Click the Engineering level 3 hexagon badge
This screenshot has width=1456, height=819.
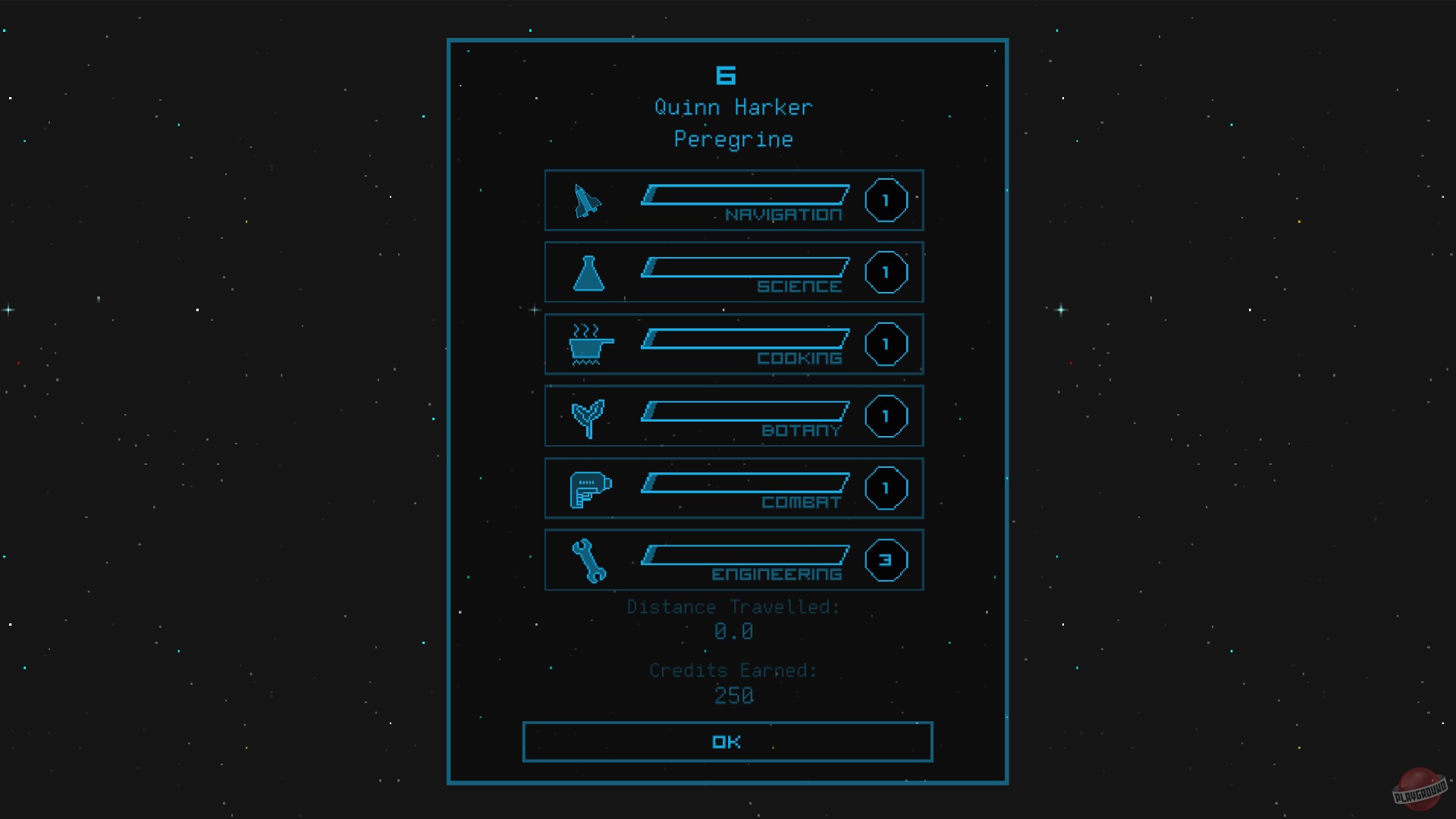pos(886,560)
